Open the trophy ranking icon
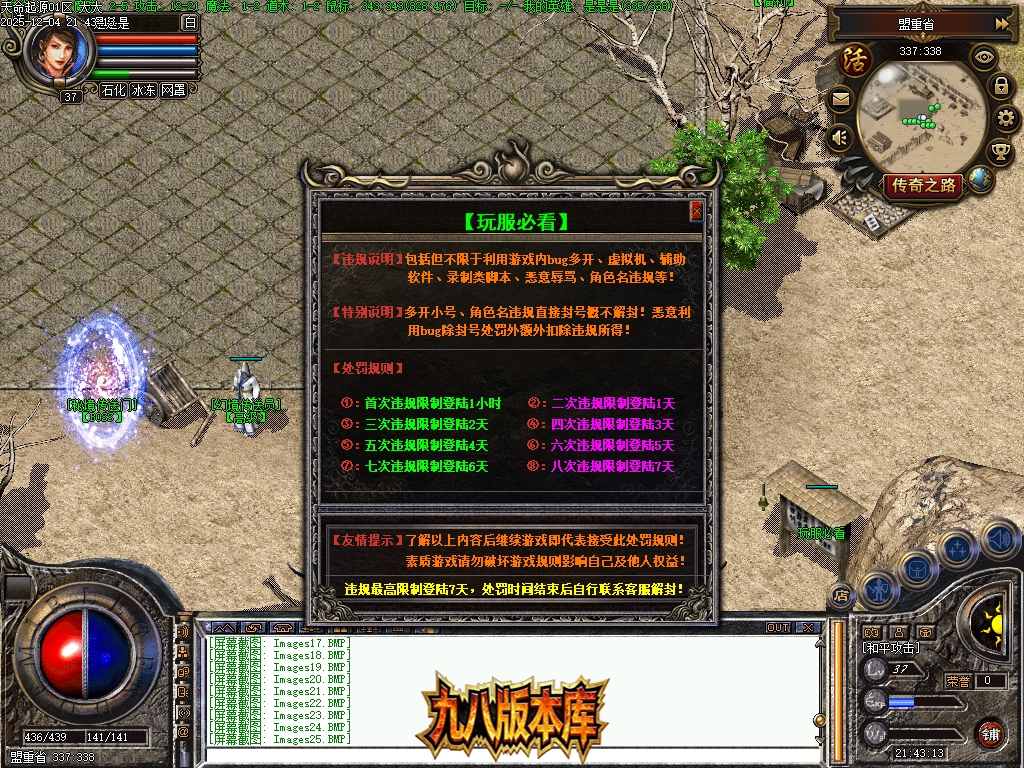 pos(1000,152)
